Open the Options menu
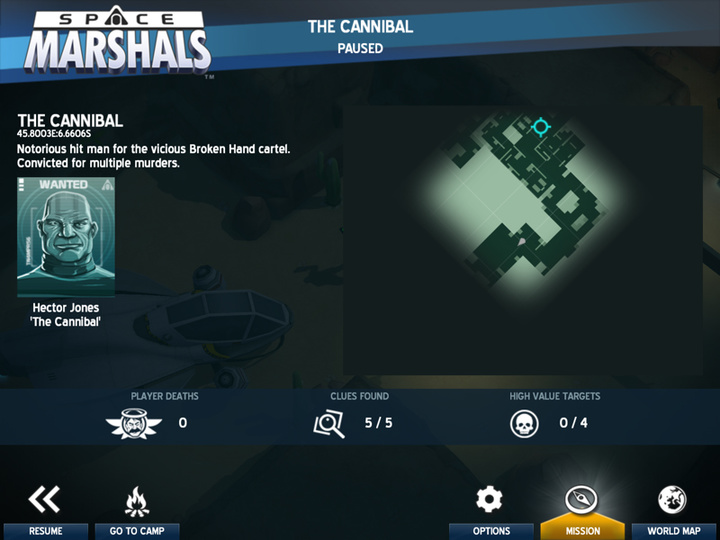The width and height of the screenshot is (720, 540). click(490, 511)
